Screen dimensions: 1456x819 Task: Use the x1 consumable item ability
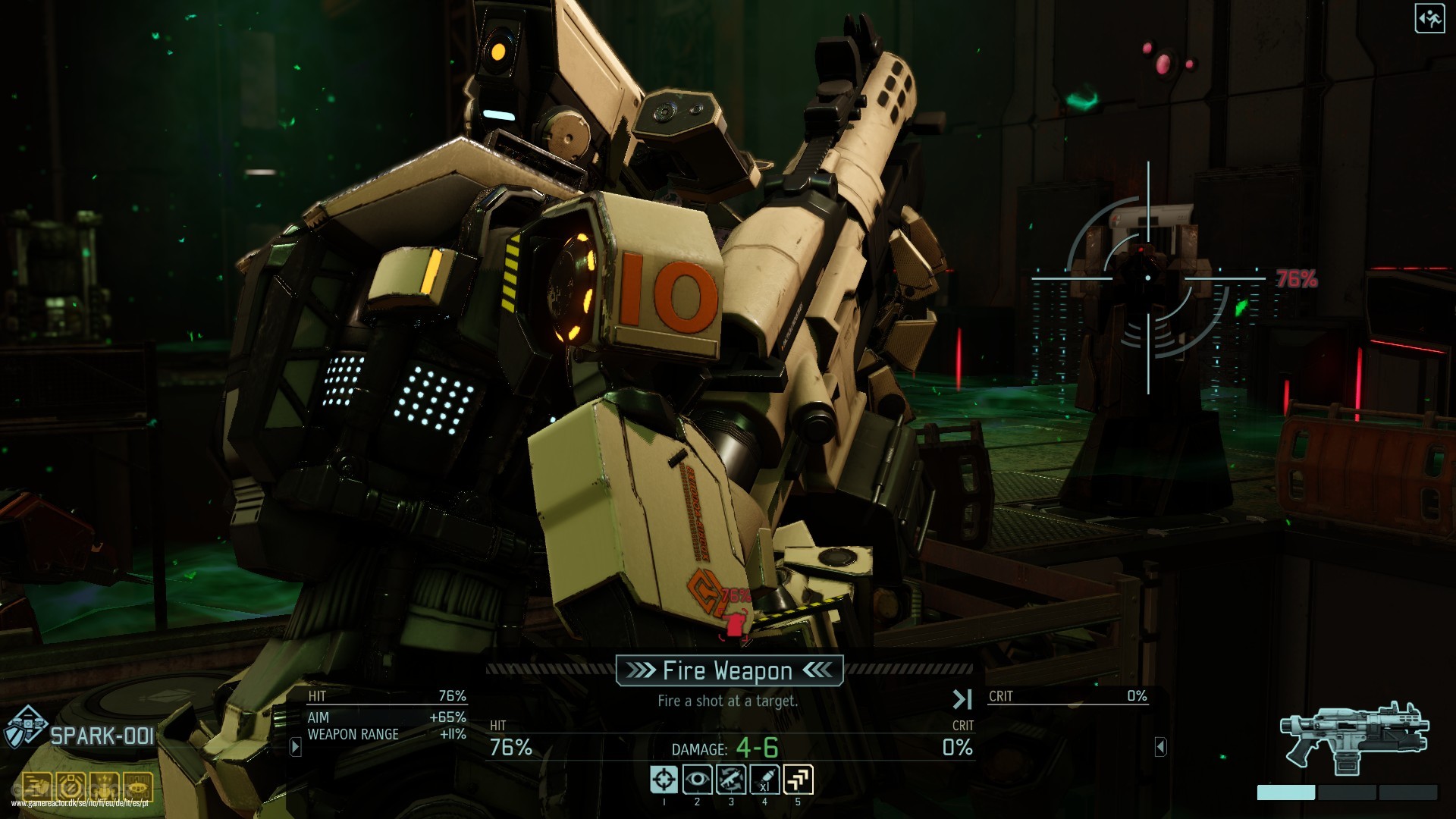coord(764,780)
